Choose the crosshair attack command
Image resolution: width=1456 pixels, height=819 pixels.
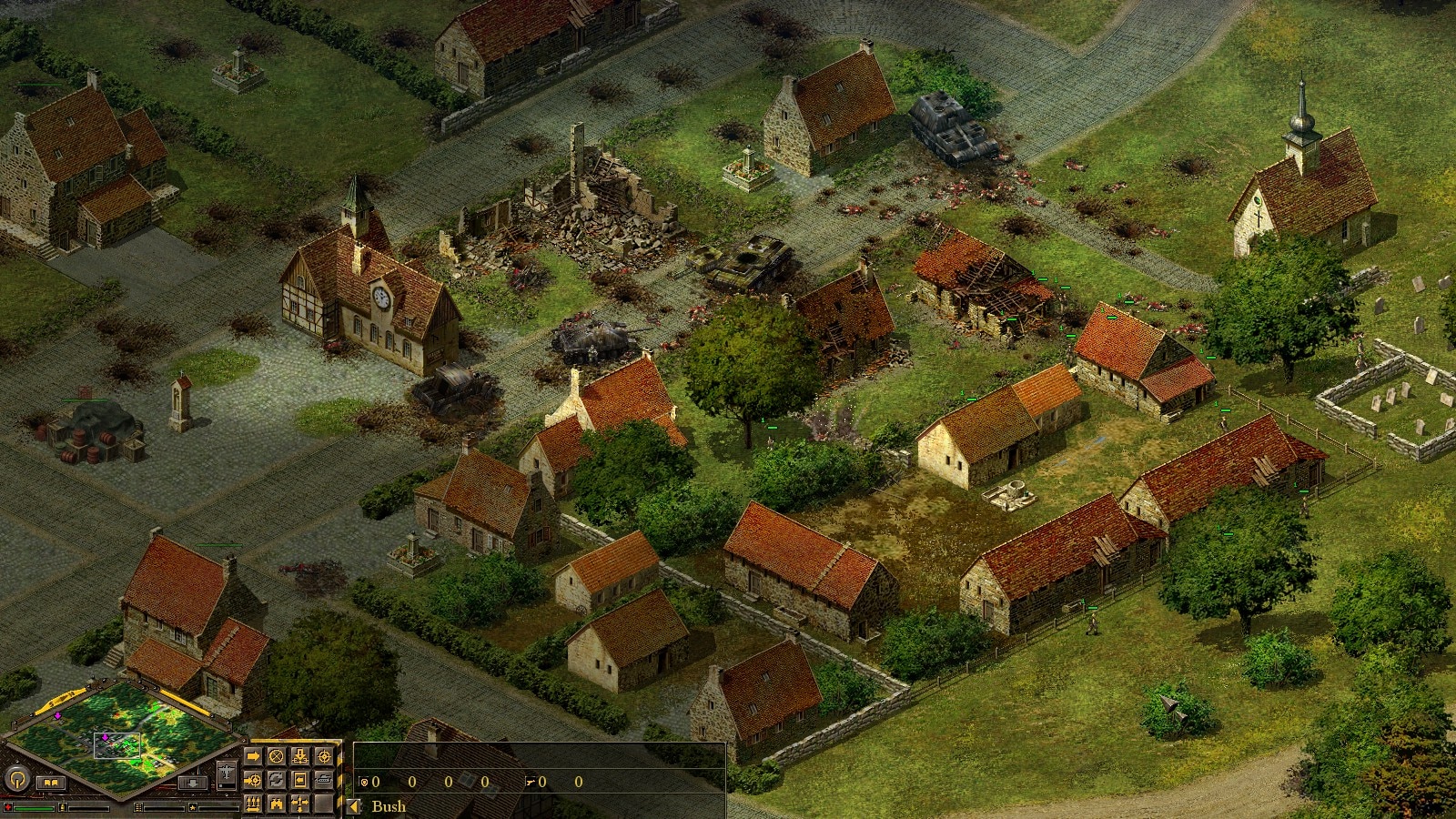click(x=323, y=757)
